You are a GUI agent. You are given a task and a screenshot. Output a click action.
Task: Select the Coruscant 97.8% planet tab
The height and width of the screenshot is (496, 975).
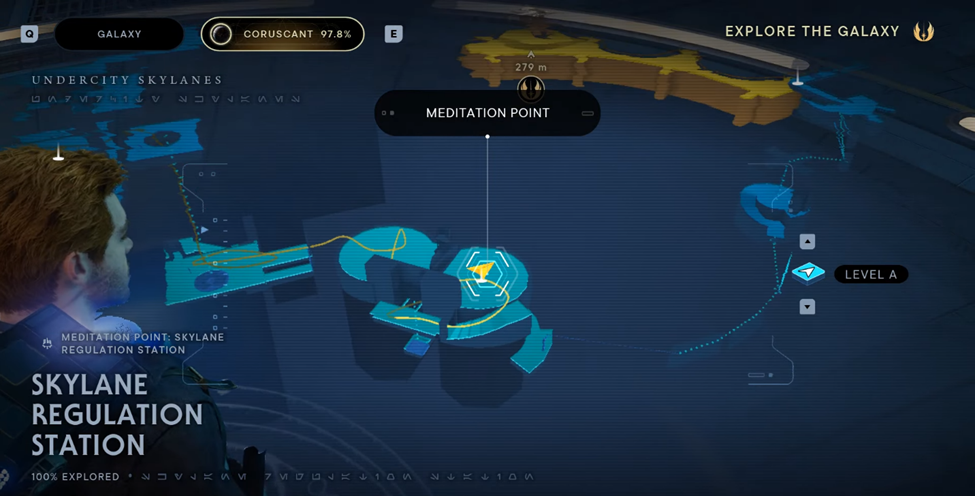(282, 34)
